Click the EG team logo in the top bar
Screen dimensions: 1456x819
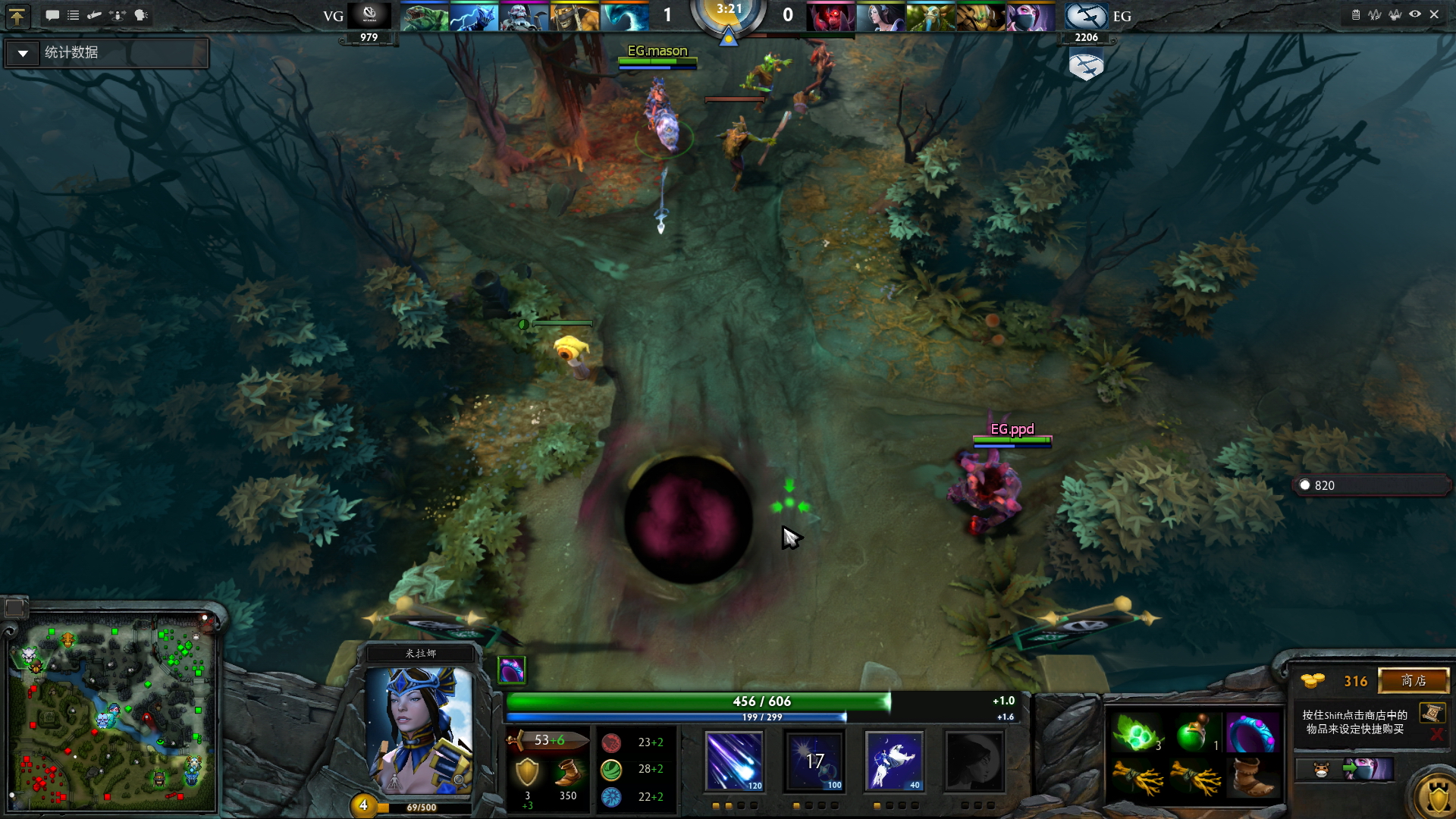(1086, 16)
